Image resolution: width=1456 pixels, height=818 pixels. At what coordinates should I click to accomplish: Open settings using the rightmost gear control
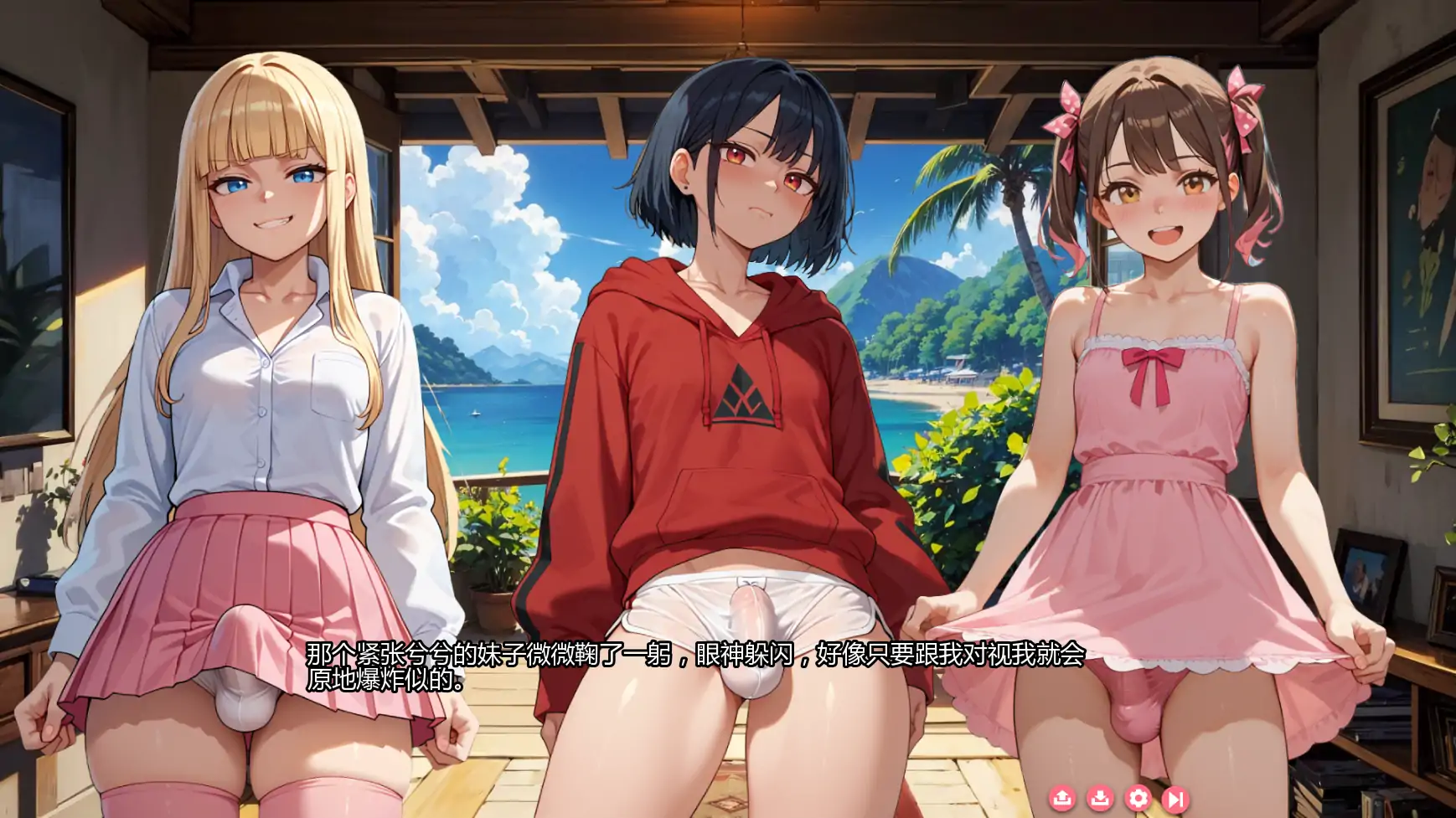(1138, 798)
